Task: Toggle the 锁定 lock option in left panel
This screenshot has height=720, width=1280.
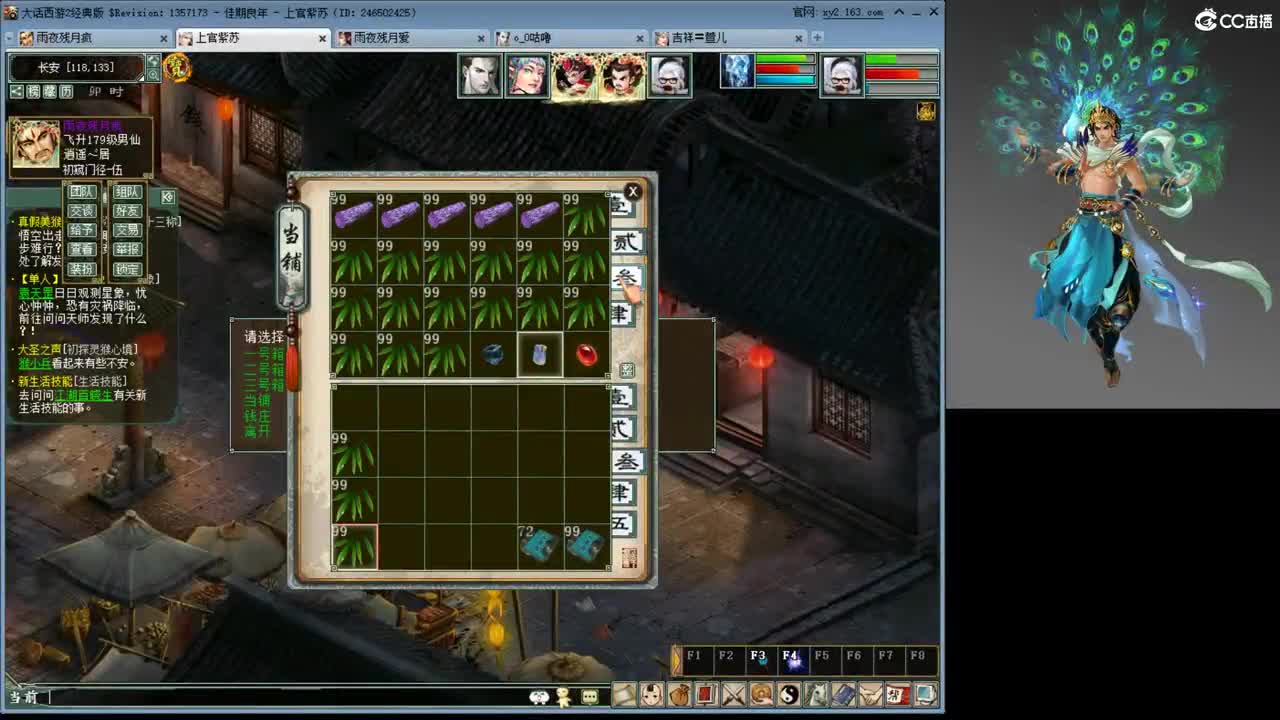Action: pyautogui.click(x=126, y=269)
